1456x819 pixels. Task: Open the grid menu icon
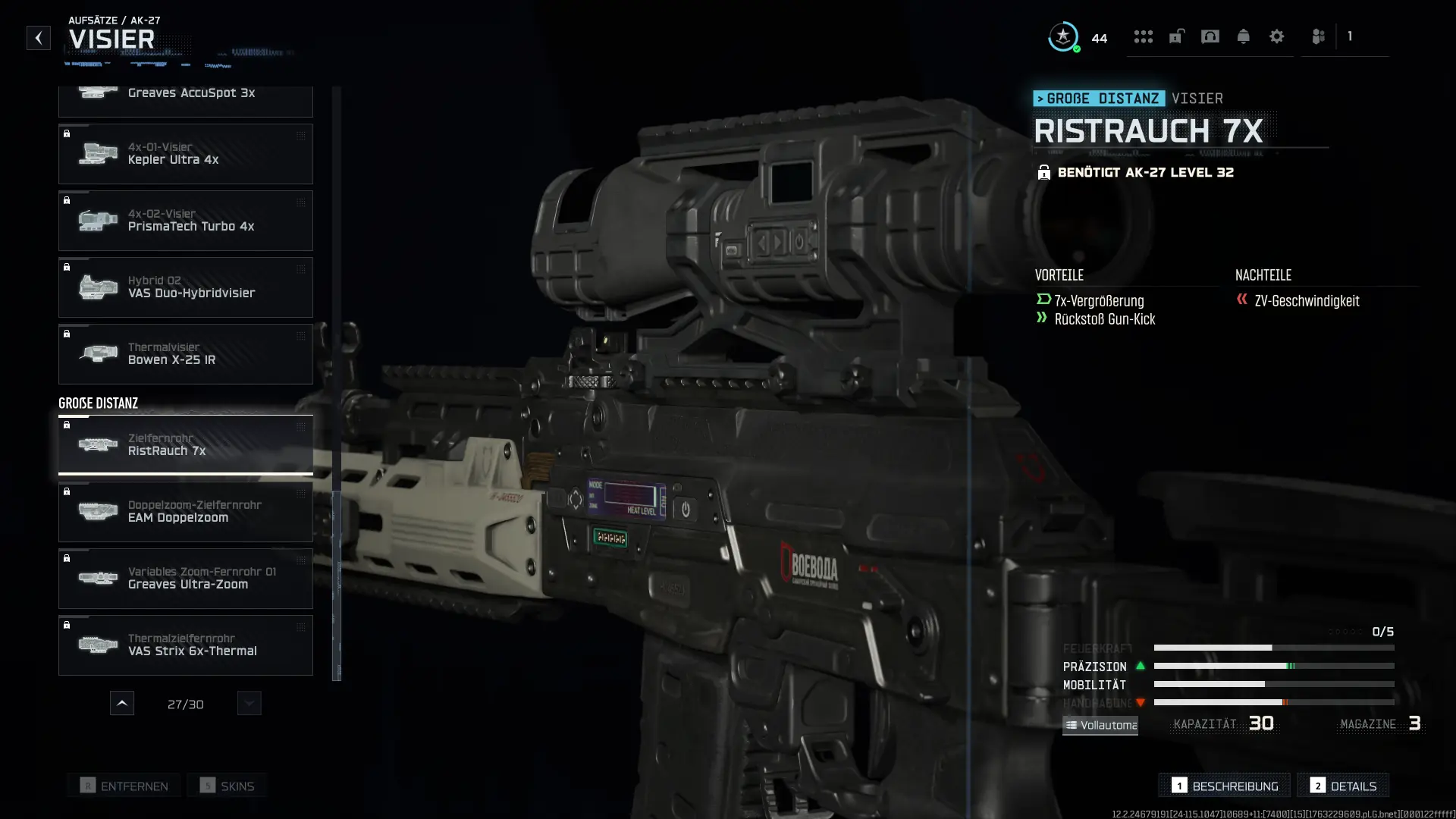click(x=1144, y=36)
